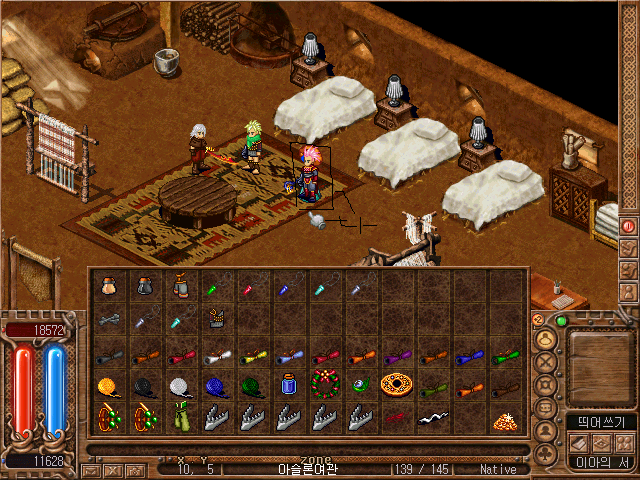Select the bone item in inventory
The height and width of the screenshot is (480, 640).
coord(108,320)
